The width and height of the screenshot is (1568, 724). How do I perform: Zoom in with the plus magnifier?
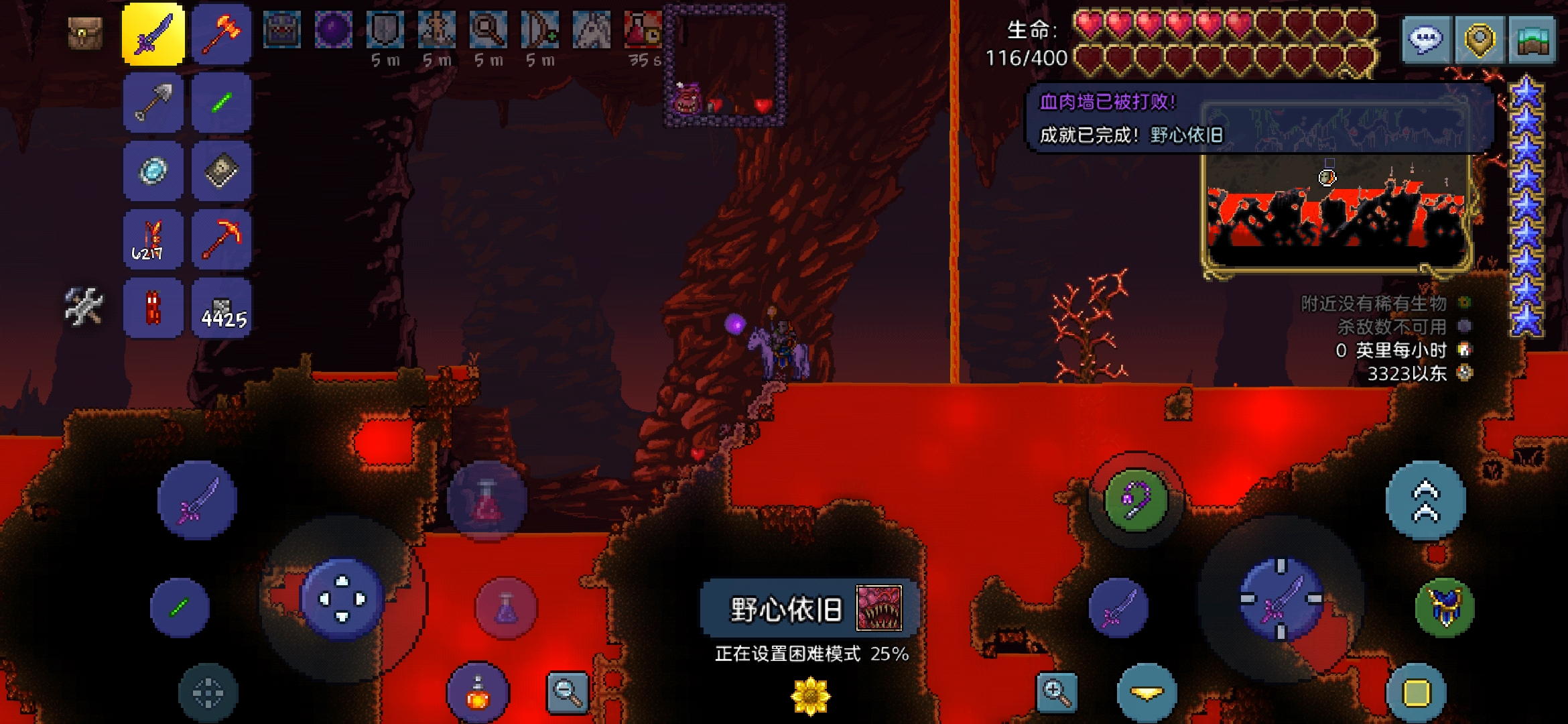tap(1056, 692)
